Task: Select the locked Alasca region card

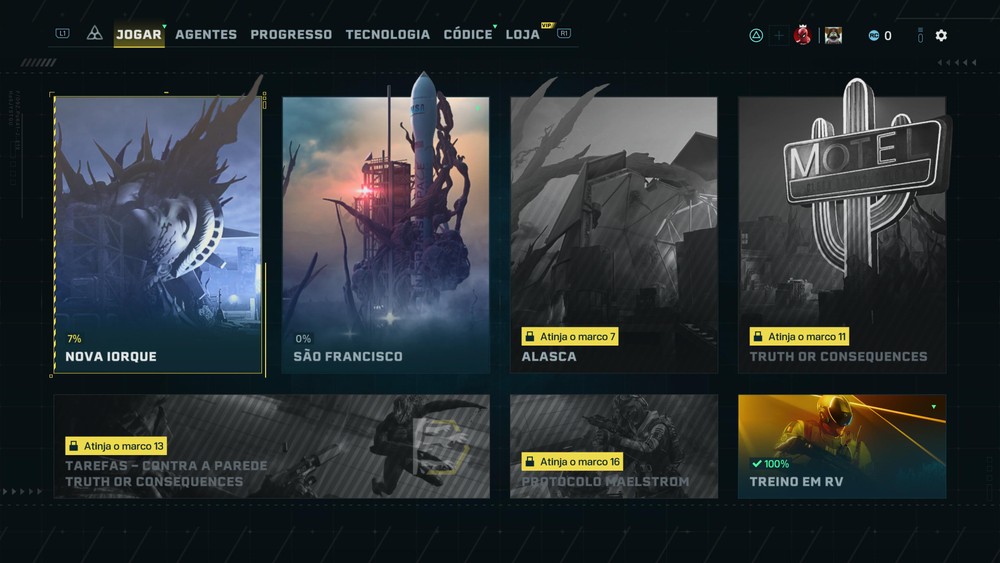Action: click(x=614, y=235)
